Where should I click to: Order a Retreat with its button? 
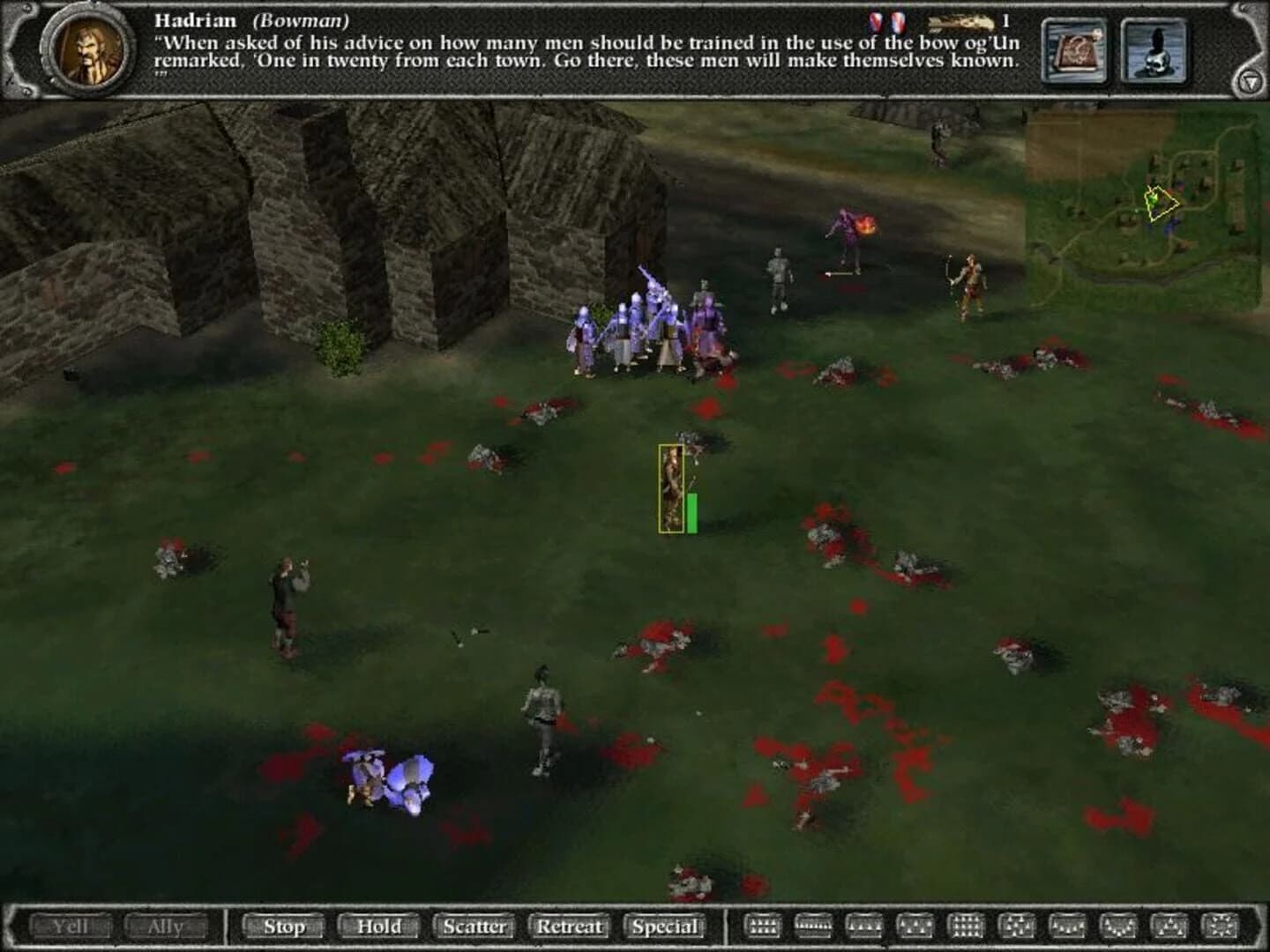[x=570, y=927]
